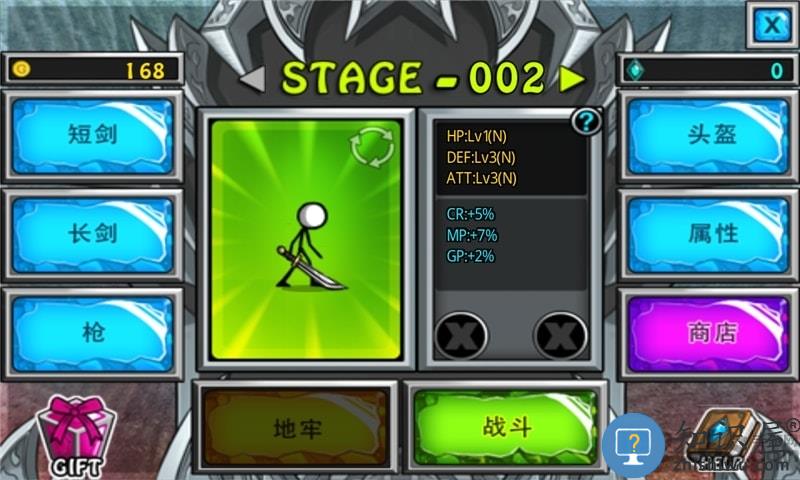Close the screen with the X button
The width and height of the screenshot is (800, 480).
(771, 24)
